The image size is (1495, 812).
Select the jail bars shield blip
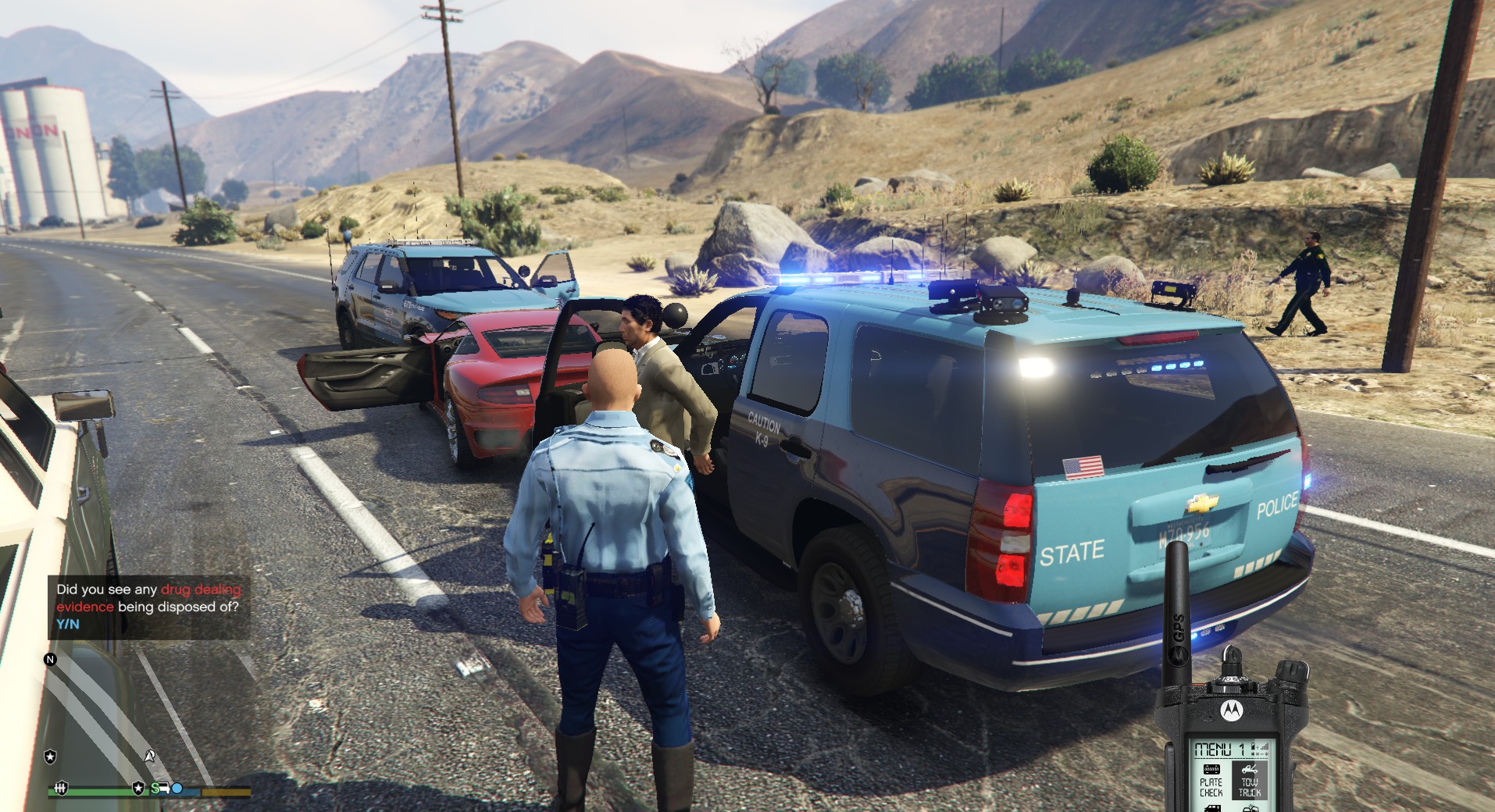[x=61, y=788]
